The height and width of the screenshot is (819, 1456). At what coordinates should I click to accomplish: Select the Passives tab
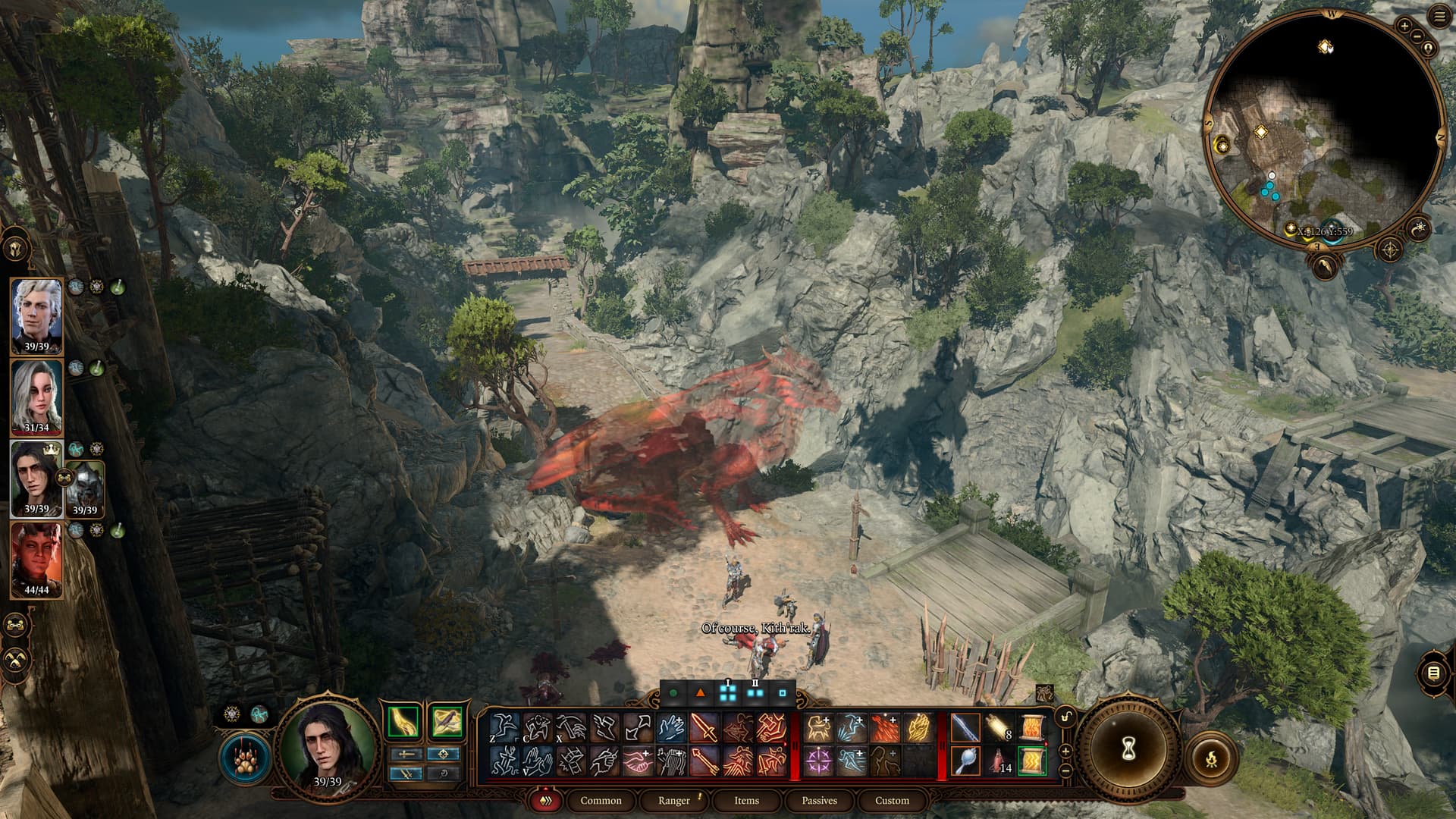pos(819,800)
